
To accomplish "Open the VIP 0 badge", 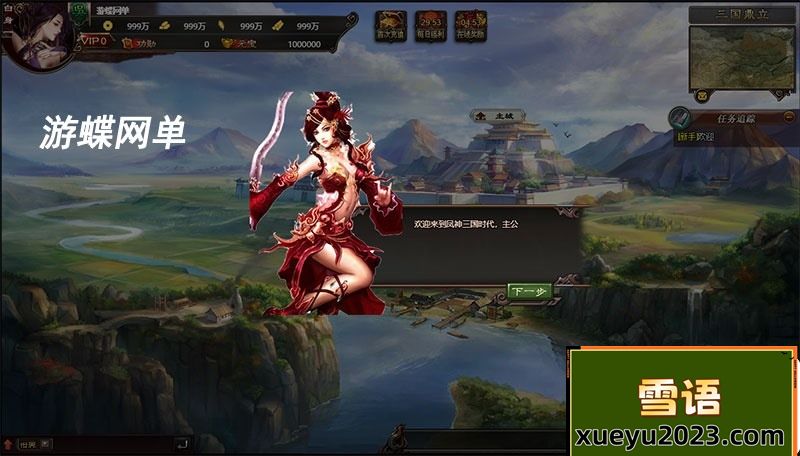I will (x=94, y=41).
